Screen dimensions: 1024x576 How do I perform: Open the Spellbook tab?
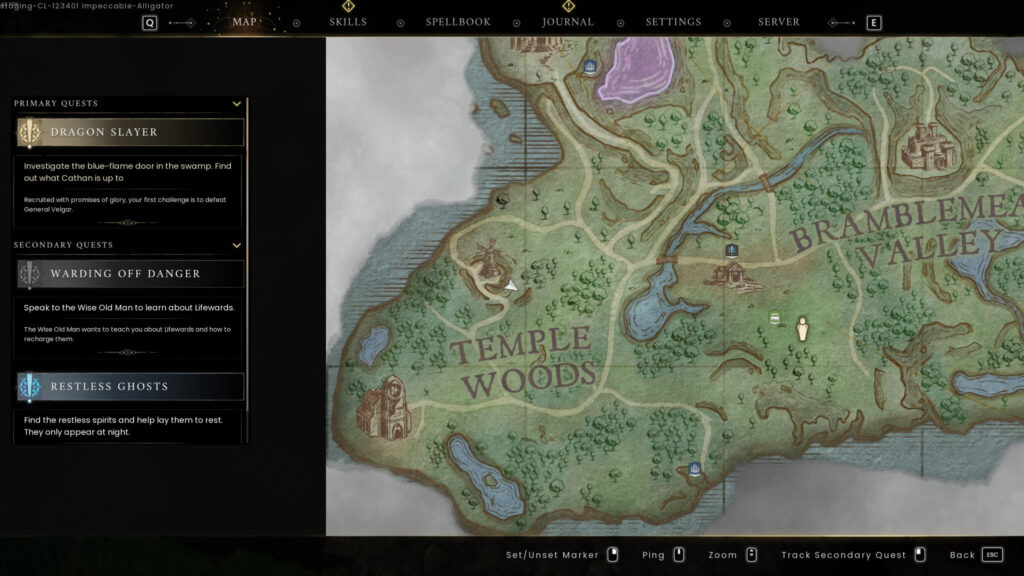pyautogui.click(x=458, y=22)
